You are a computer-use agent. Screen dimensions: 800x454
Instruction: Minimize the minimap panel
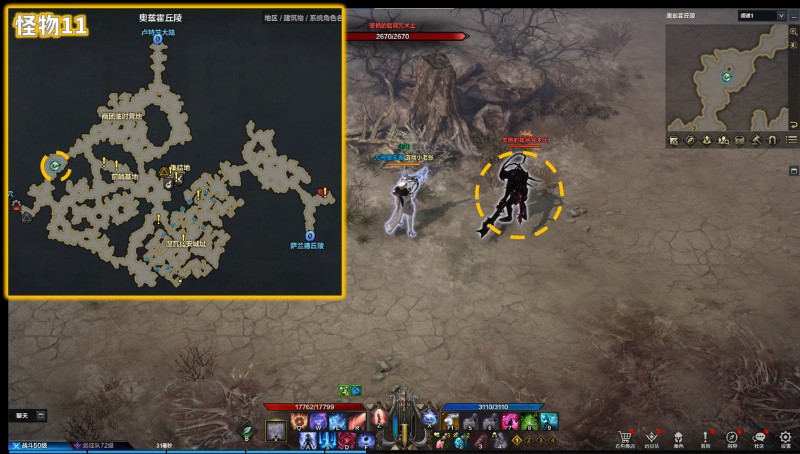[793, 16]
